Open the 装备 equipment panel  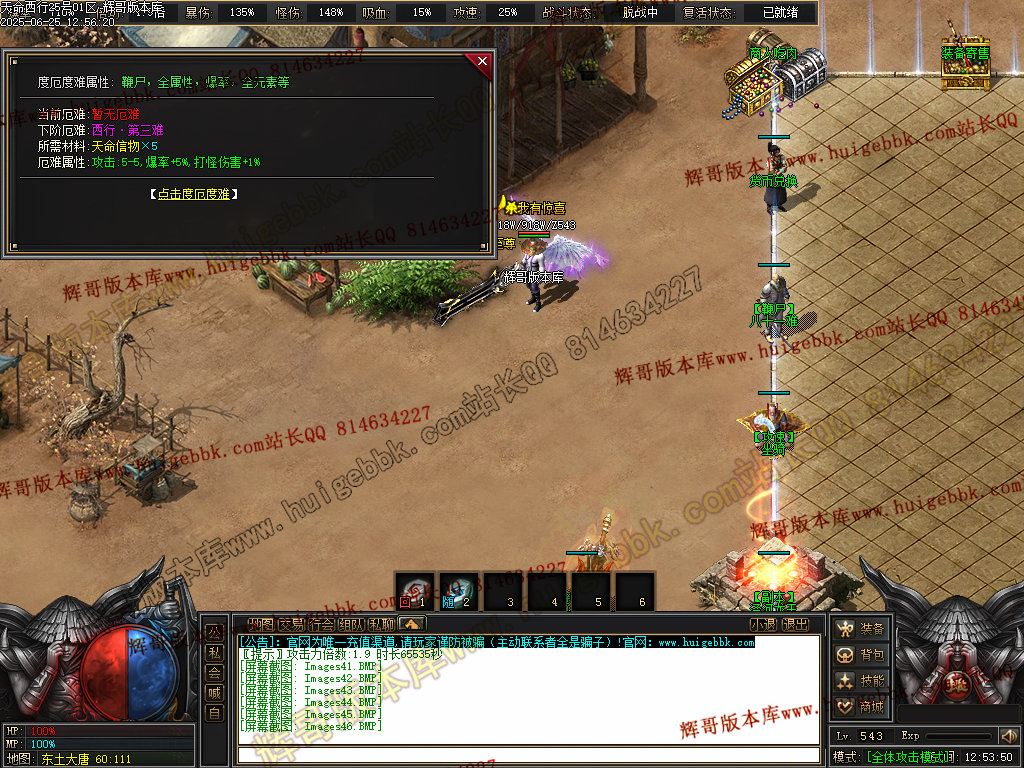[x=861, y=629]
